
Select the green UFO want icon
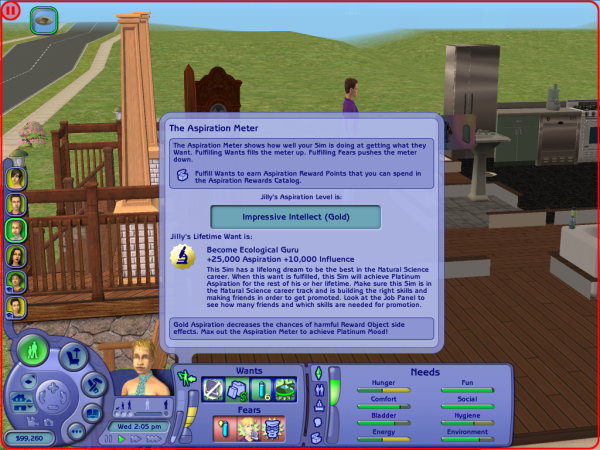click(285, 391)
